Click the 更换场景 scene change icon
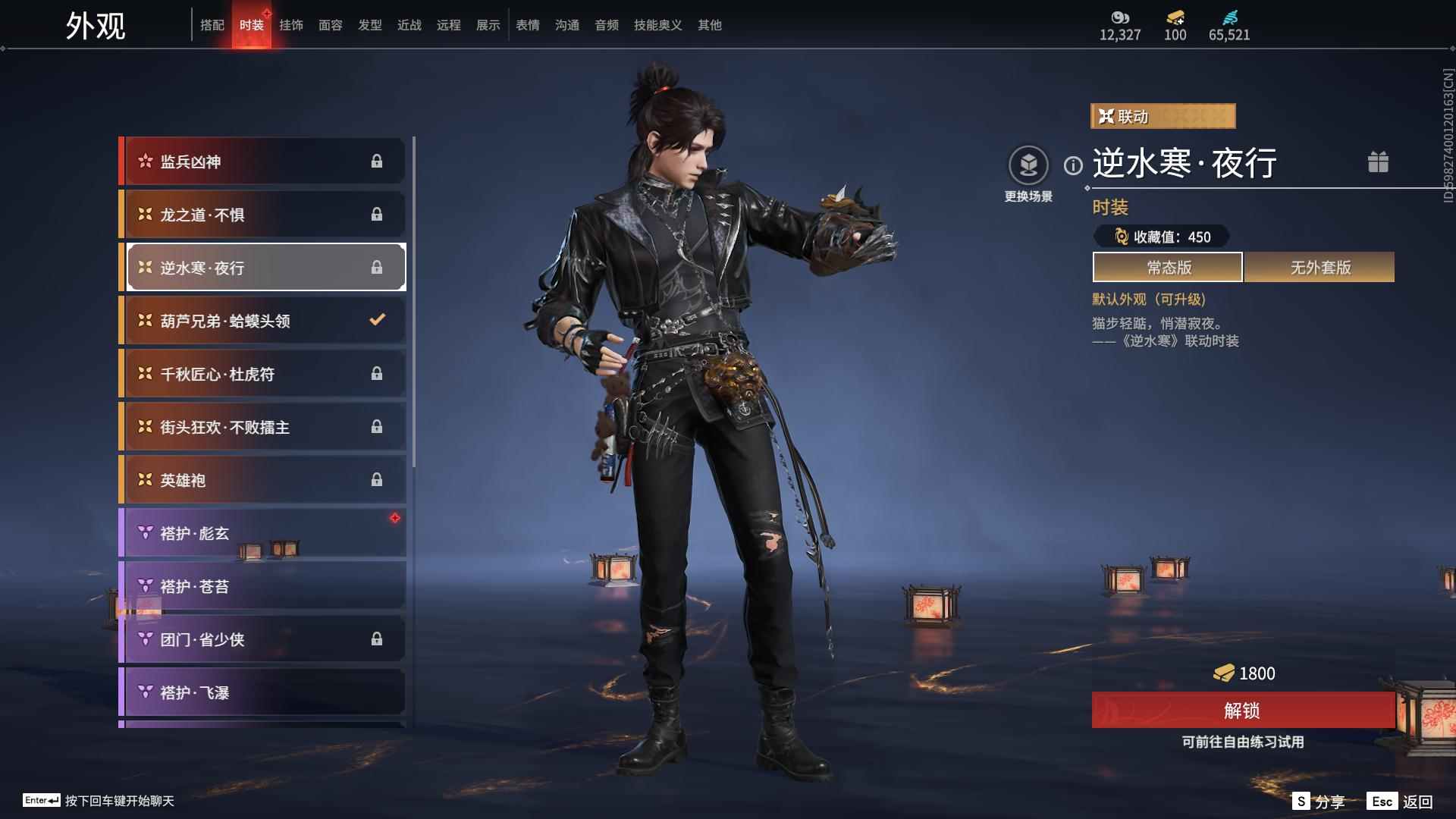The width and height of the screenshot is (1456, 819). (x=1028, y=165)
